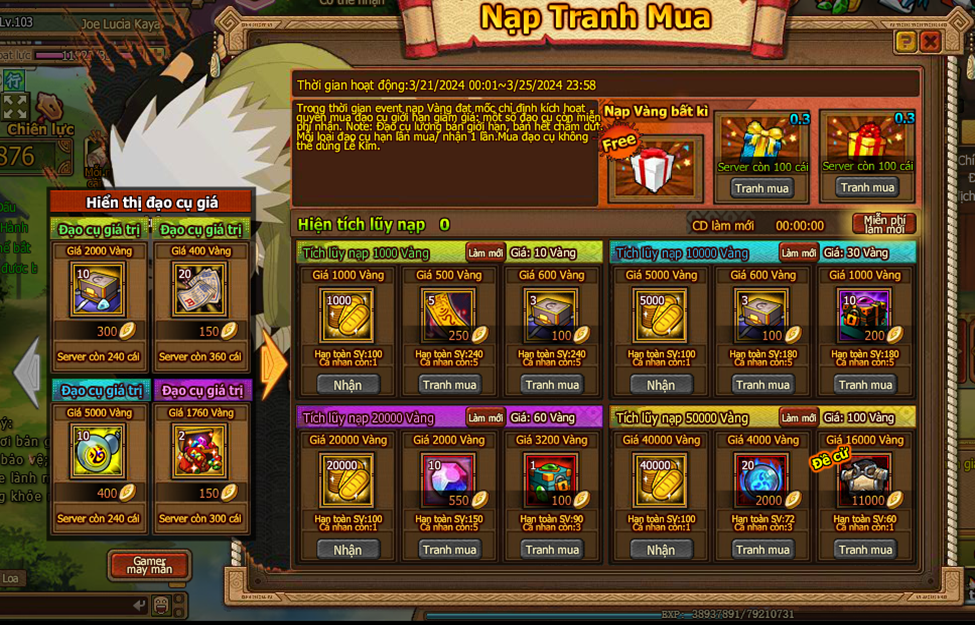Buy the 550-coin gem with Tranh mua
This screenshot has width=975, height=625.
click(450, 550)
